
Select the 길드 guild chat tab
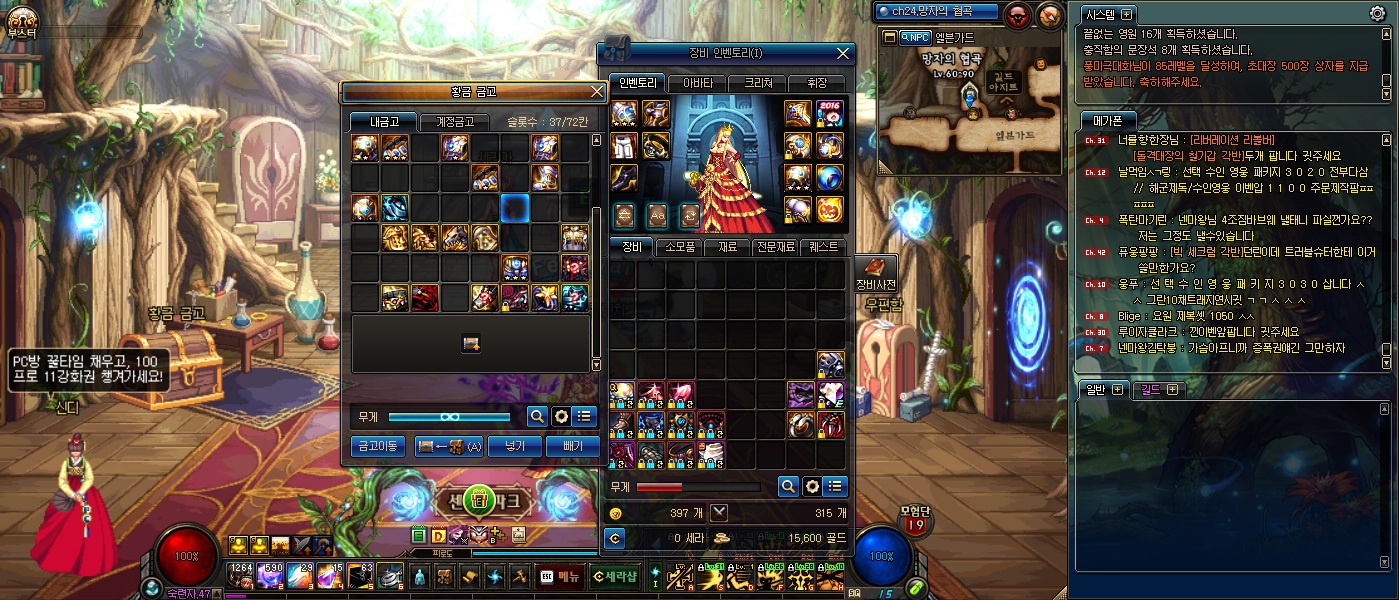[x=1160, y=389]
